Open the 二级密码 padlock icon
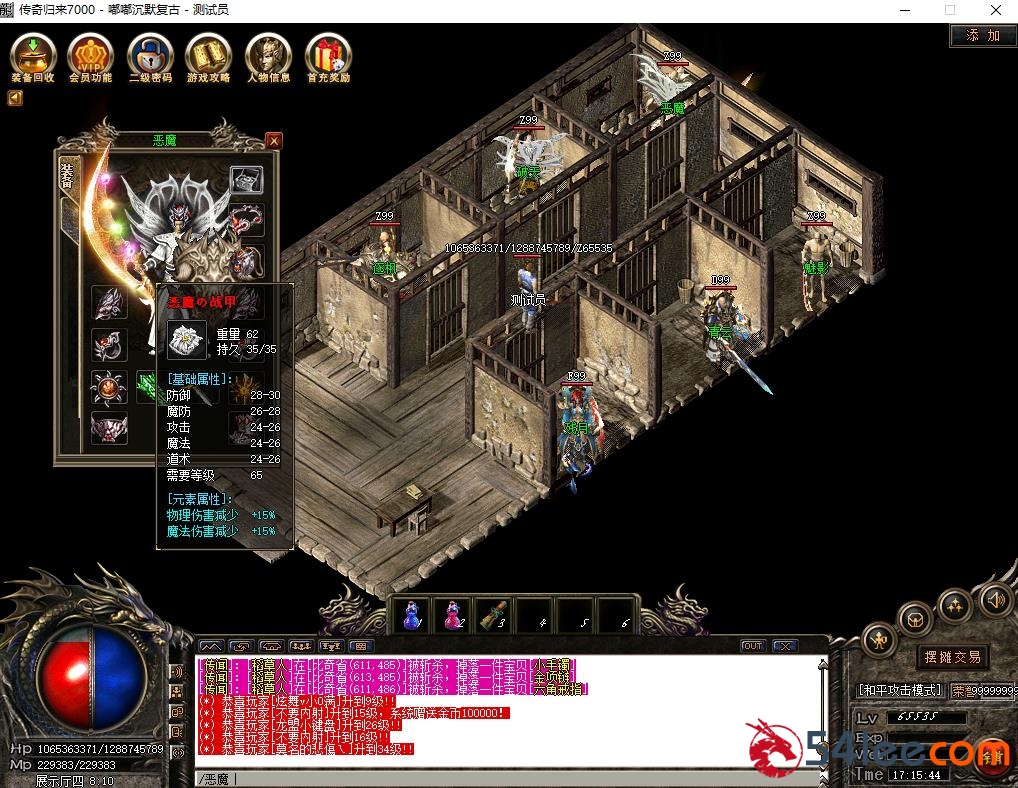 (150, 57)
